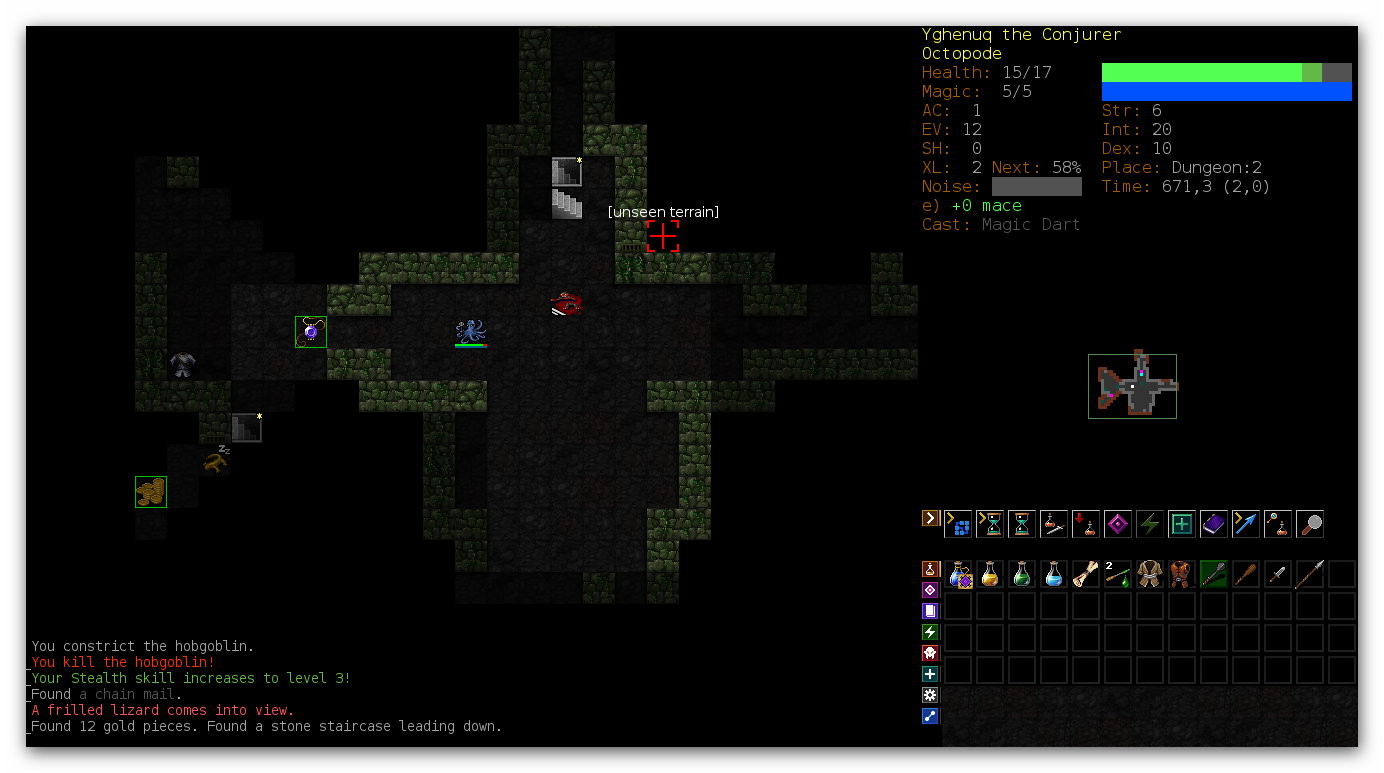Click the auto-explore command icon
1384x773 pixels.
click(x=958, y=523)
